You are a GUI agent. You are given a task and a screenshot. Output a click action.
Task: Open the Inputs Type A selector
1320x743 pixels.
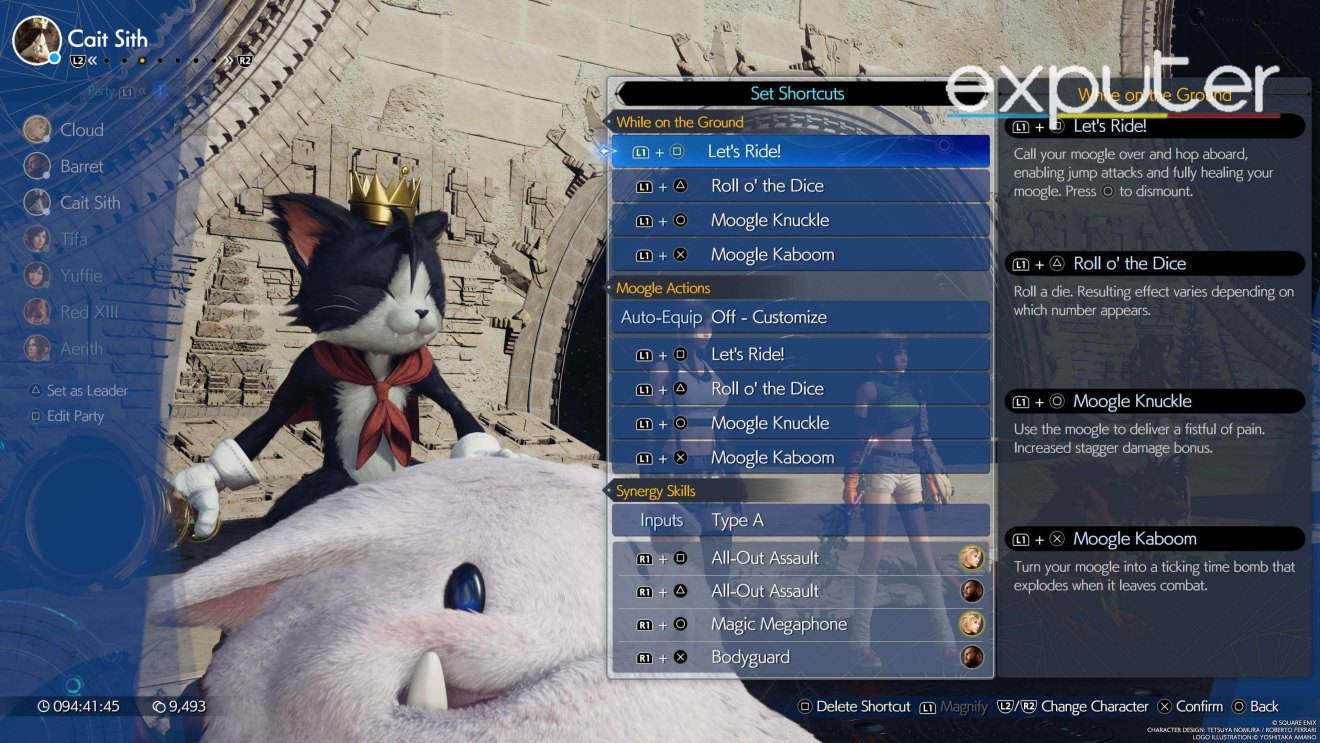tap(737, 520)
